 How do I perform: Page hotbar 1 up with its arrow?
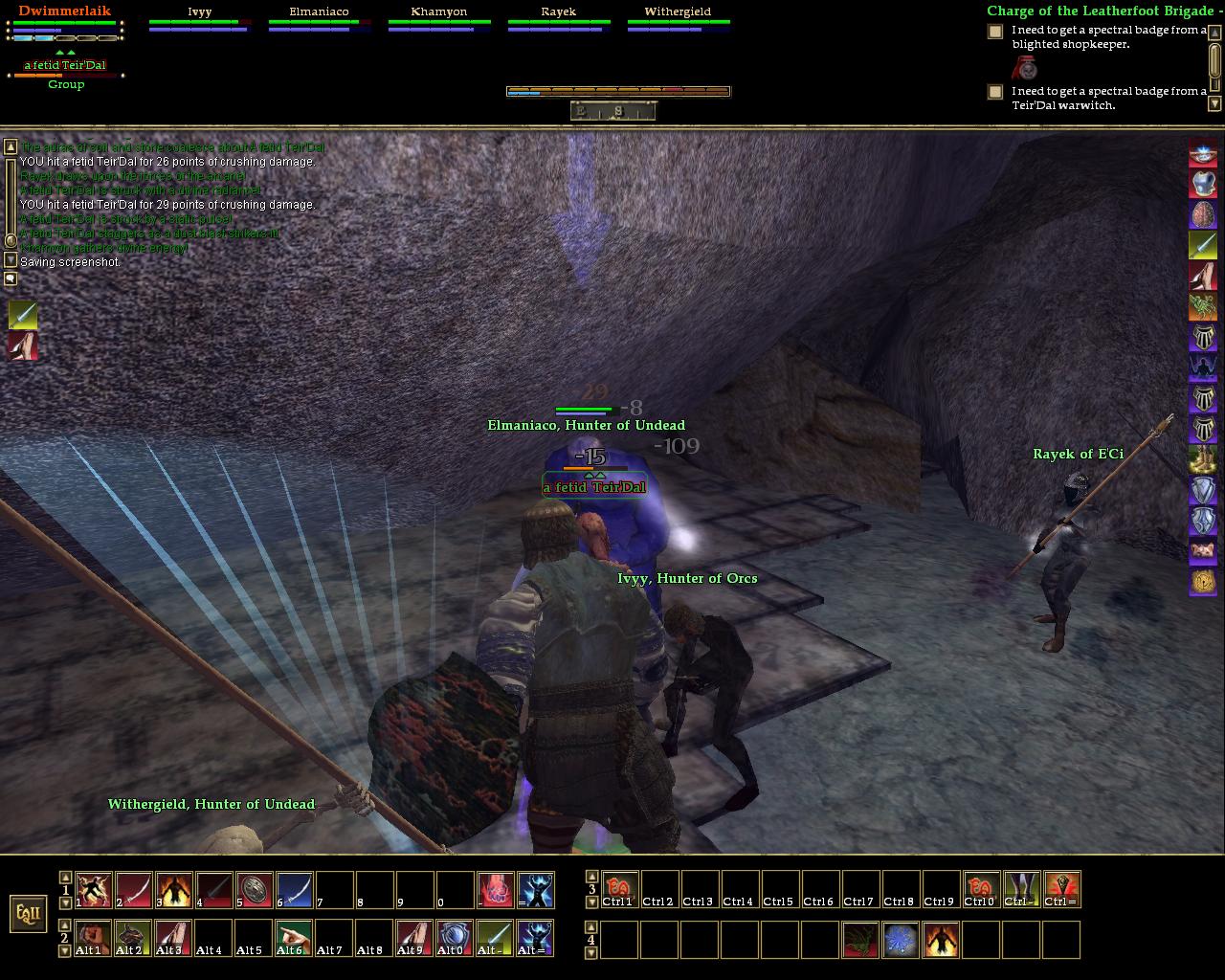point(65,877)
